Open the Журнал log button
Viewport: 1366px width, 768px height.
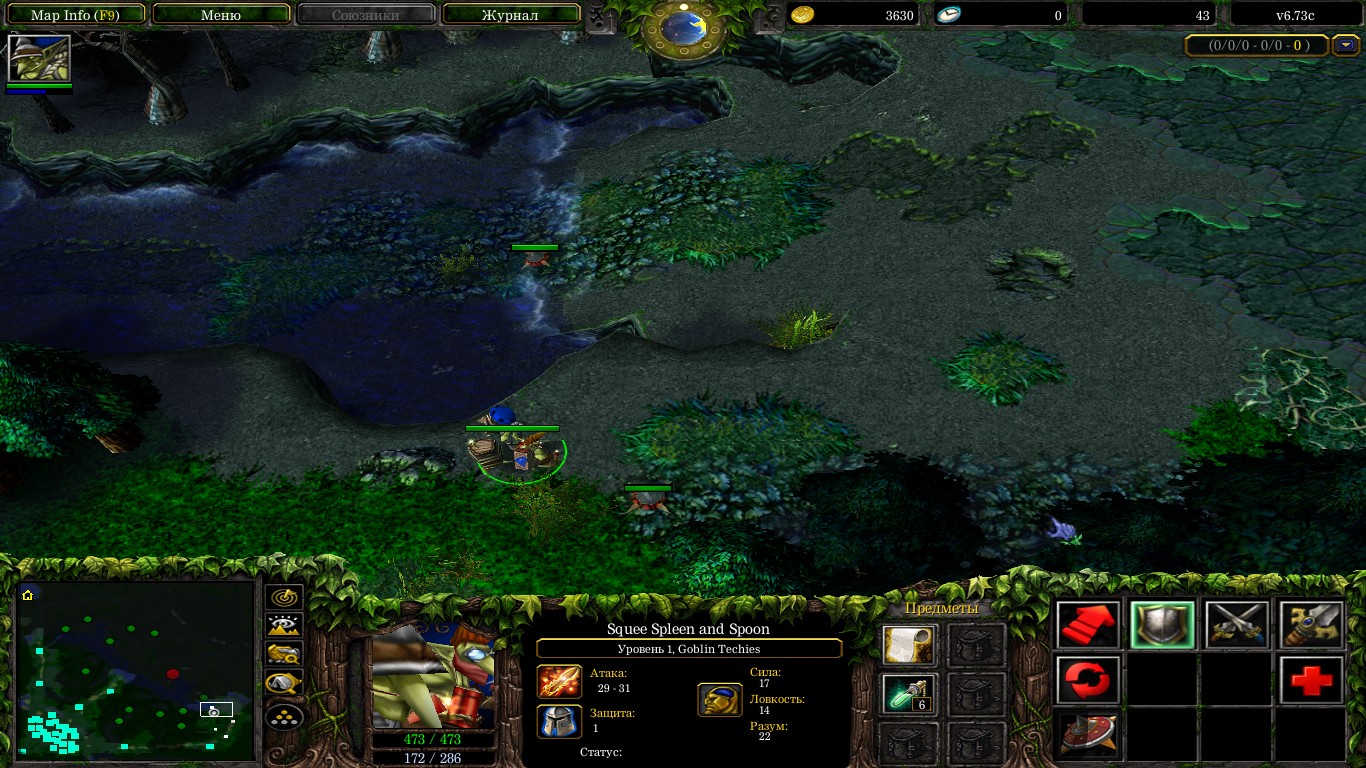pyautogui.click(x=510, y=14)
